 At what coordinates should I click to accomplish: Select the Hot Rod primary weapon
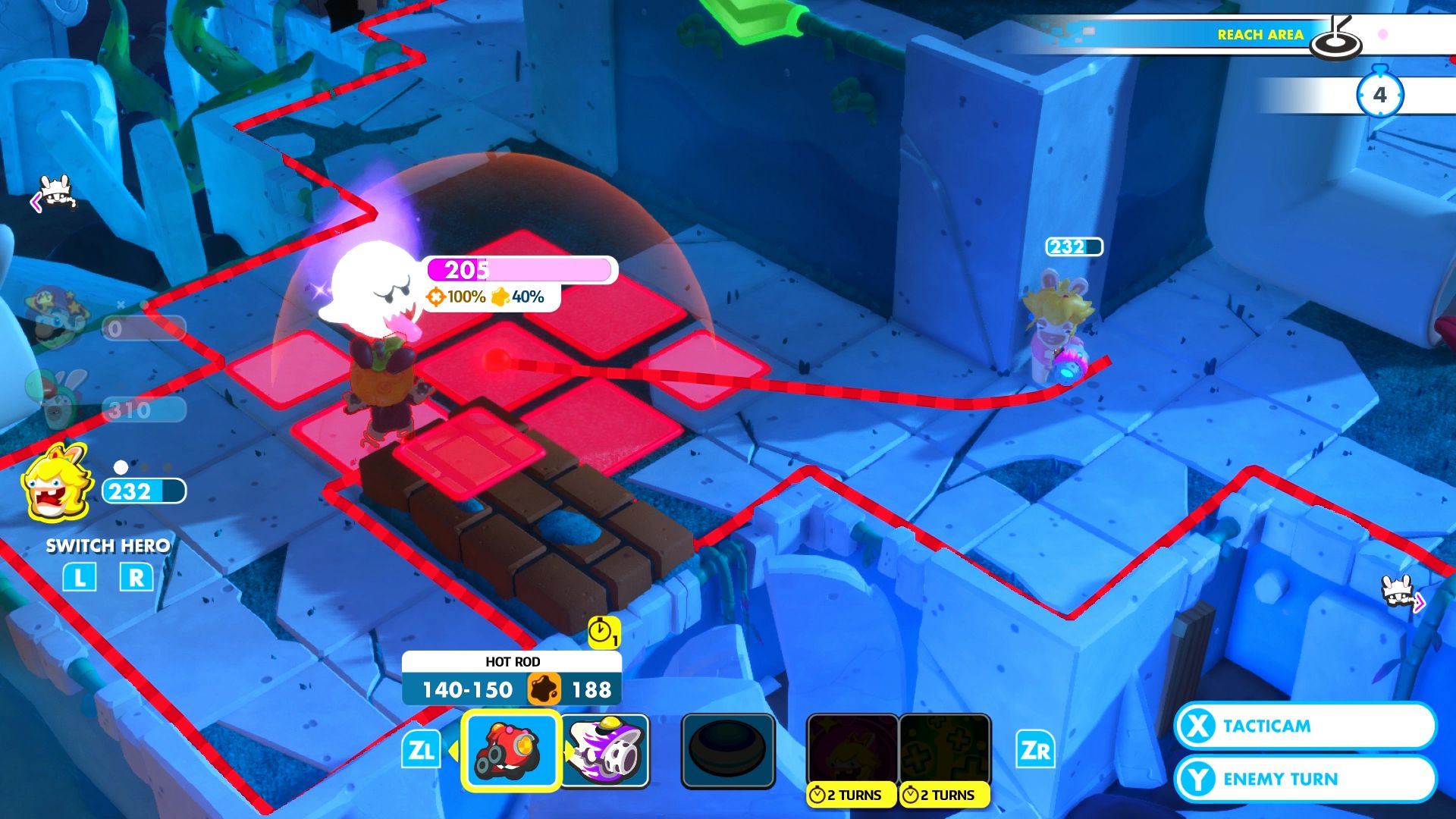(x=511, y=751)
